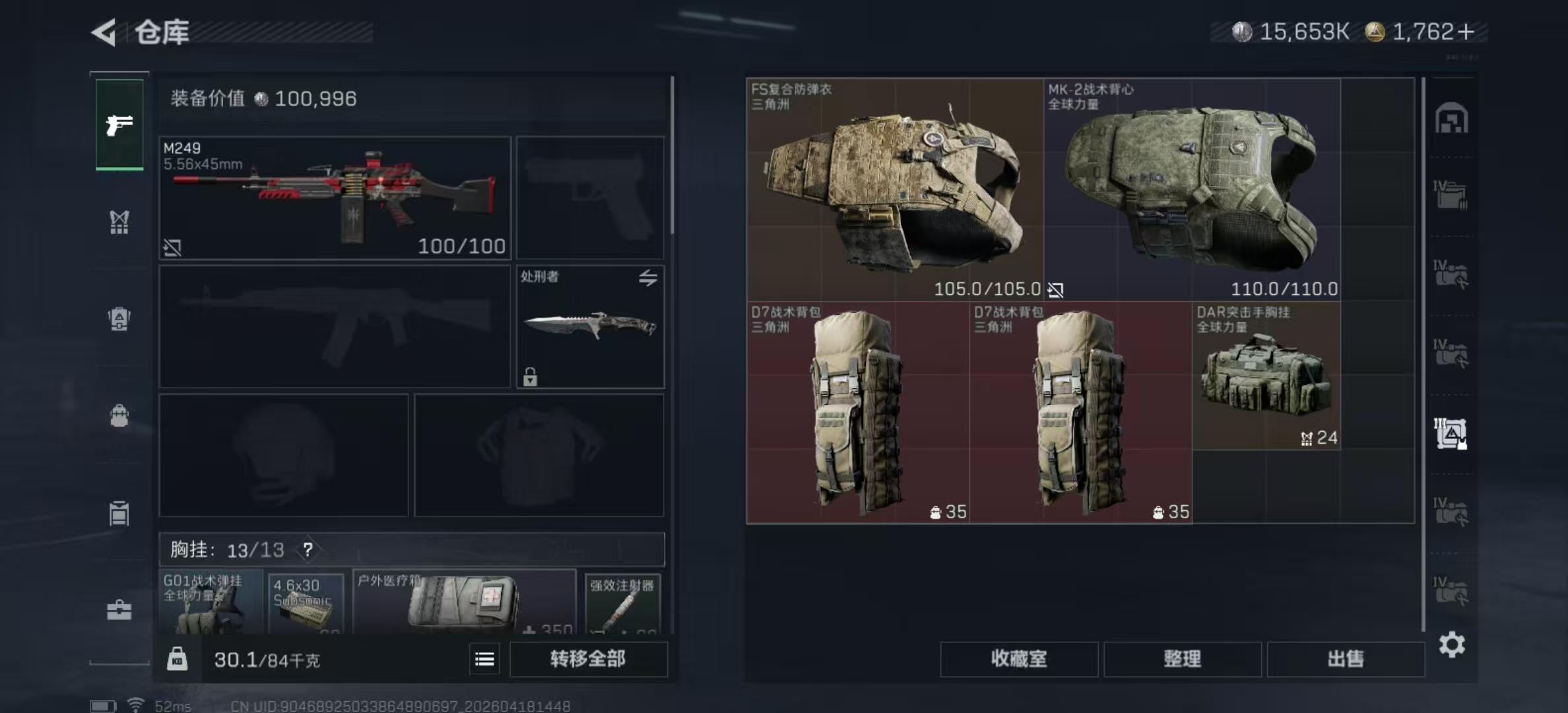Click the 出售 sell button

click(1346, 659)
